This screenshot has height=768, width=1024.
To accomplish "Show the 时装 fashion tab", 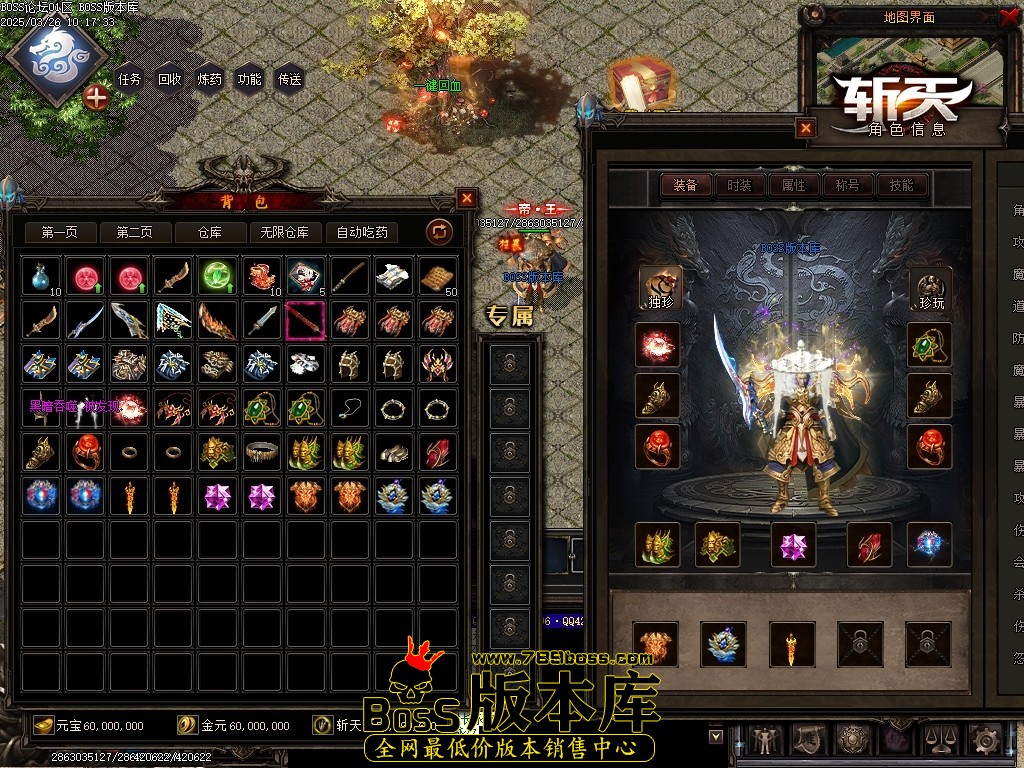I will click(x=739, y=185).
